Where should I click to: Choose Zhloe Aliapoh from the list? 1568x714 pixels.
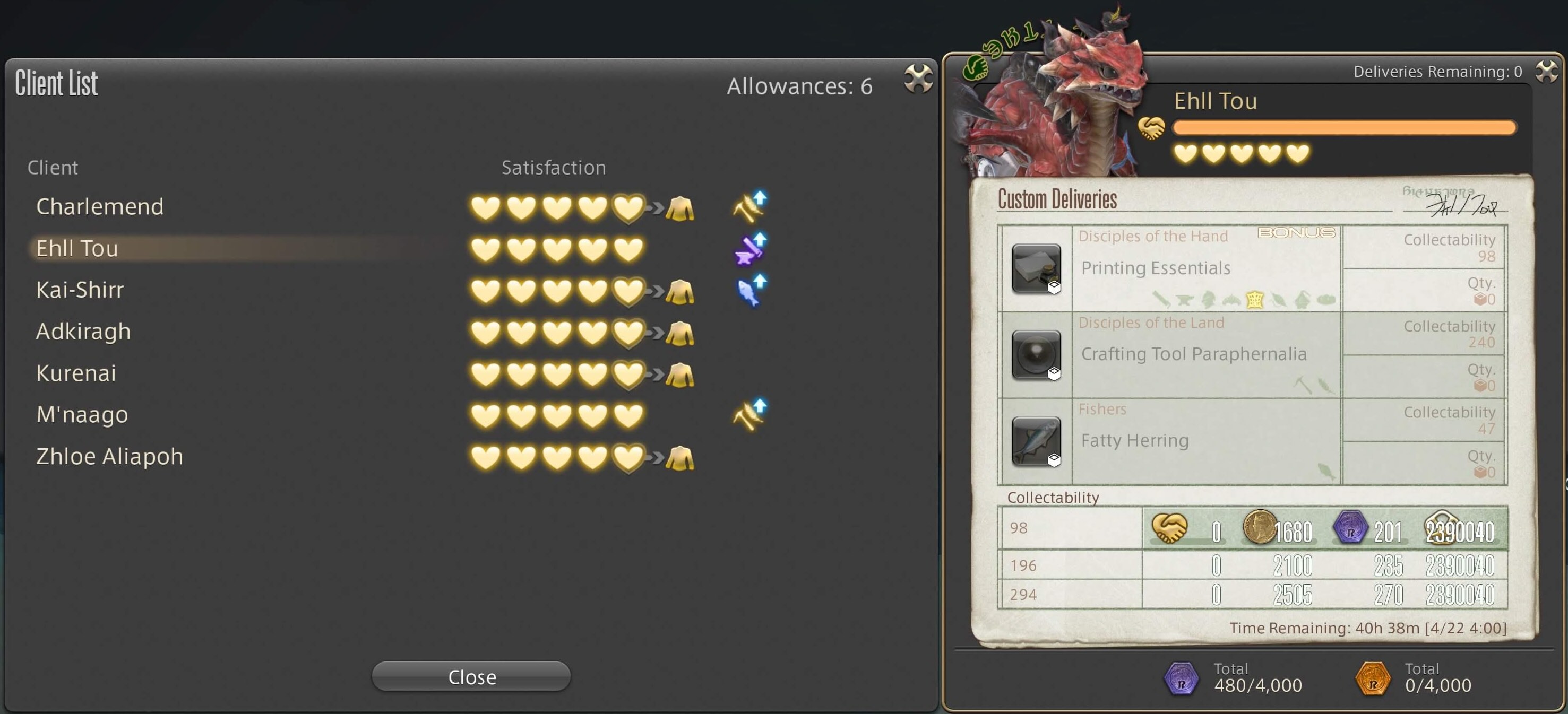coord(109,457)
